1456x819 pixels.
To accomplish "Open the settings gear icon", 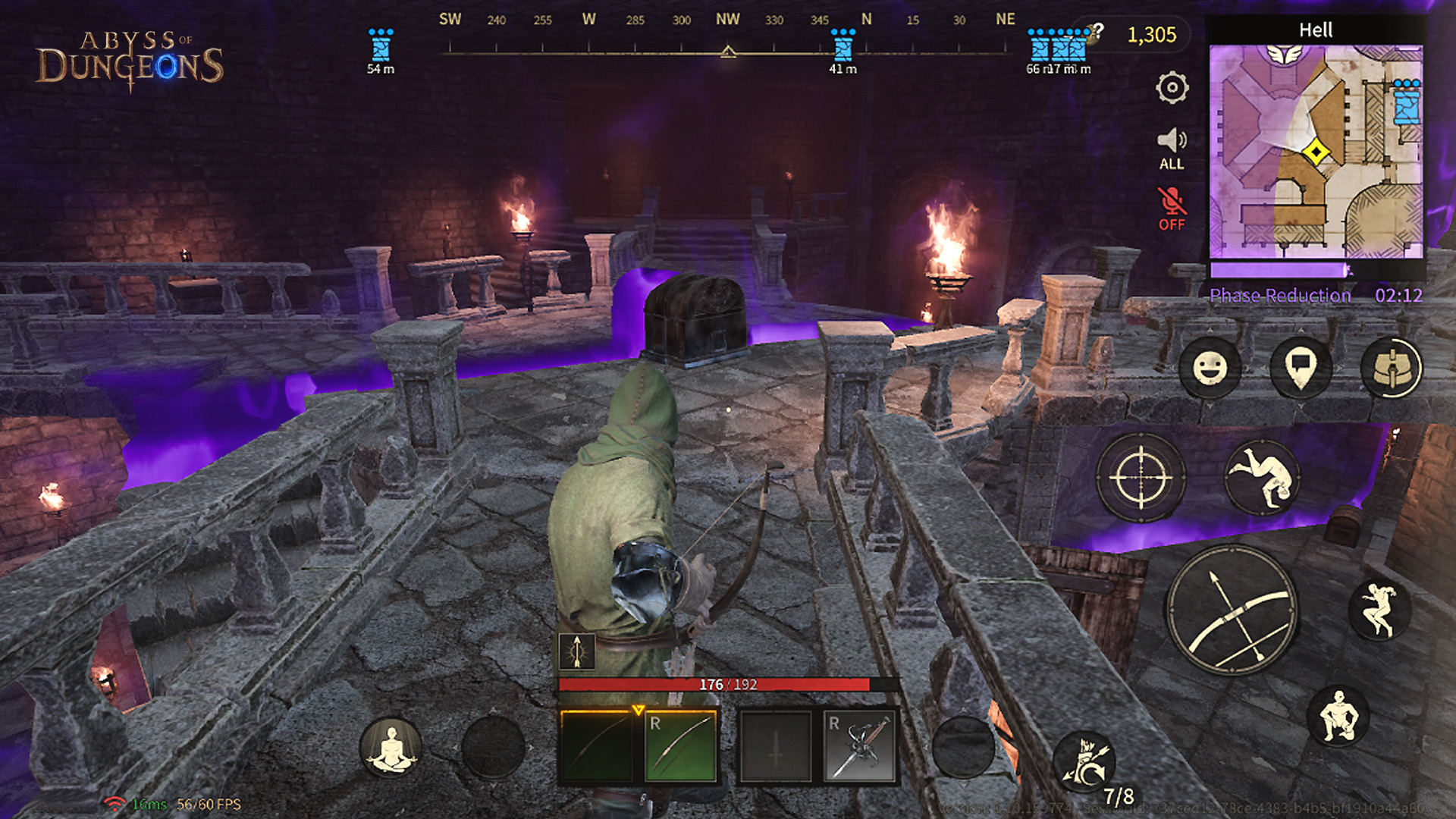I will [x=1172, y=89].
